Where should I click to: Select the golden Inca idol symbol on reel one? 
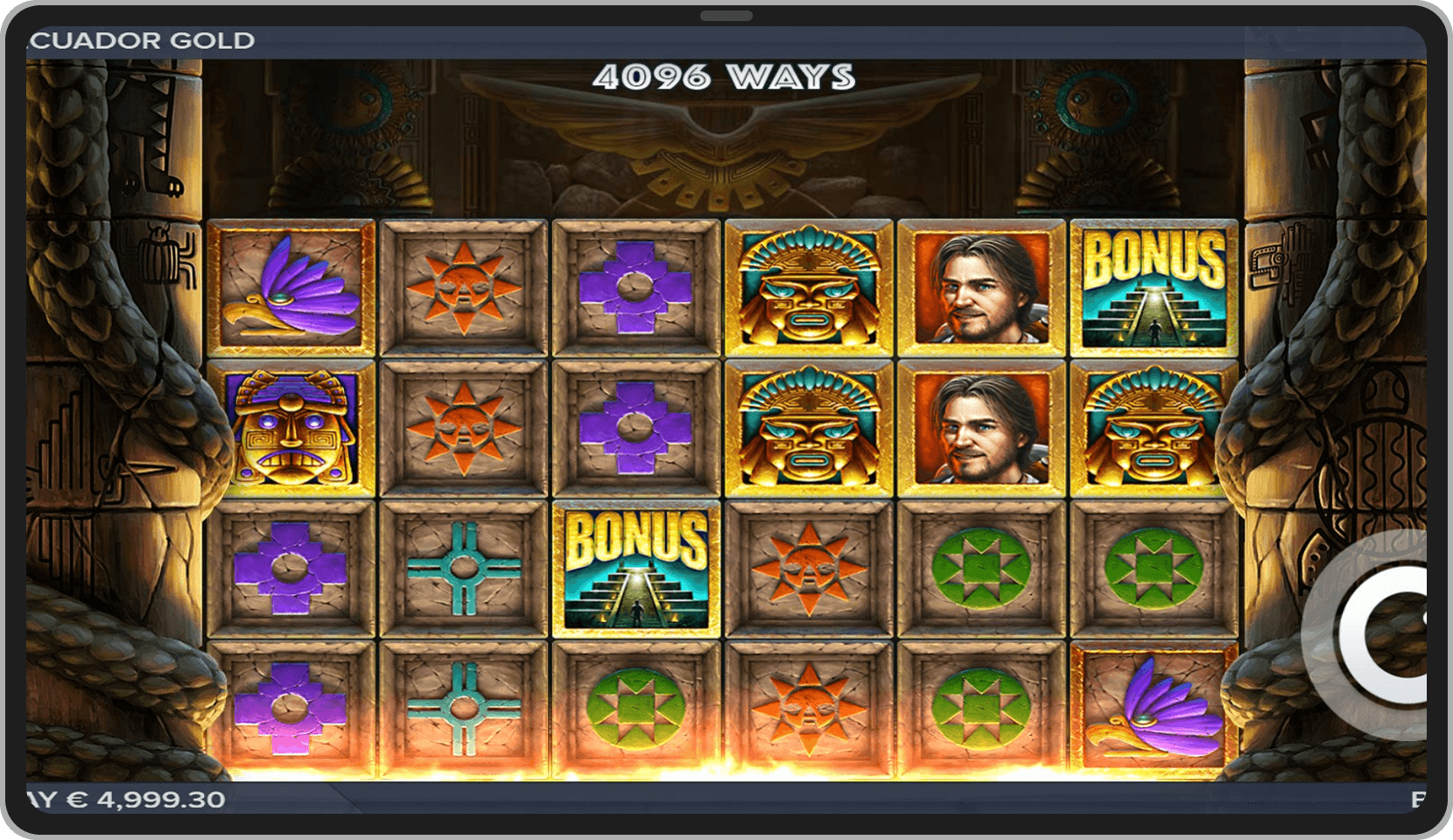(293, 429)
